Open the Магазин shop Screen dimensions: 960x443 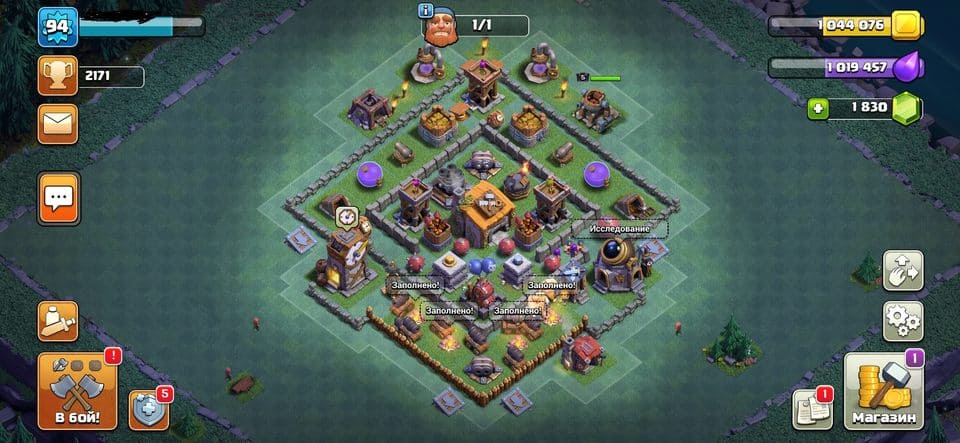[x=884, y=391]
